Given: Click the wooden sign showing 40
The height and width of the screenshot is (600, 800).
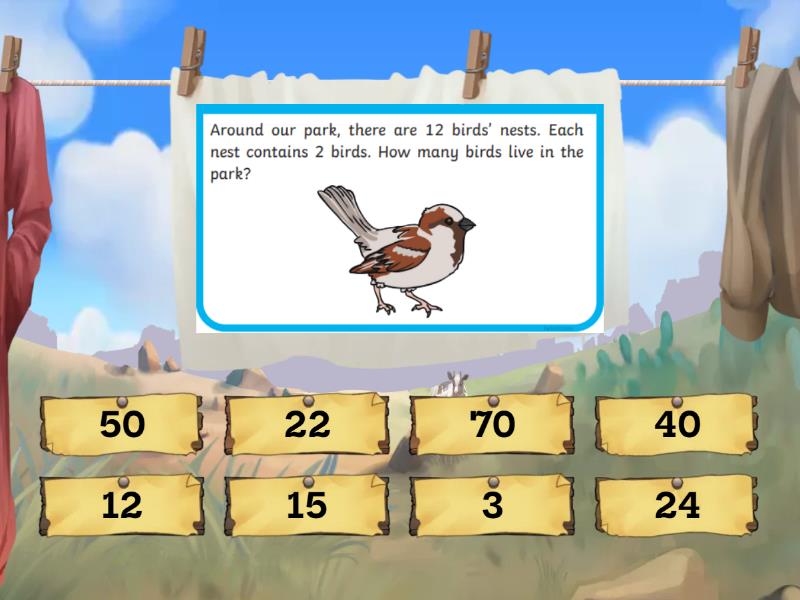Looking at the screenshot, I should 677,424.
